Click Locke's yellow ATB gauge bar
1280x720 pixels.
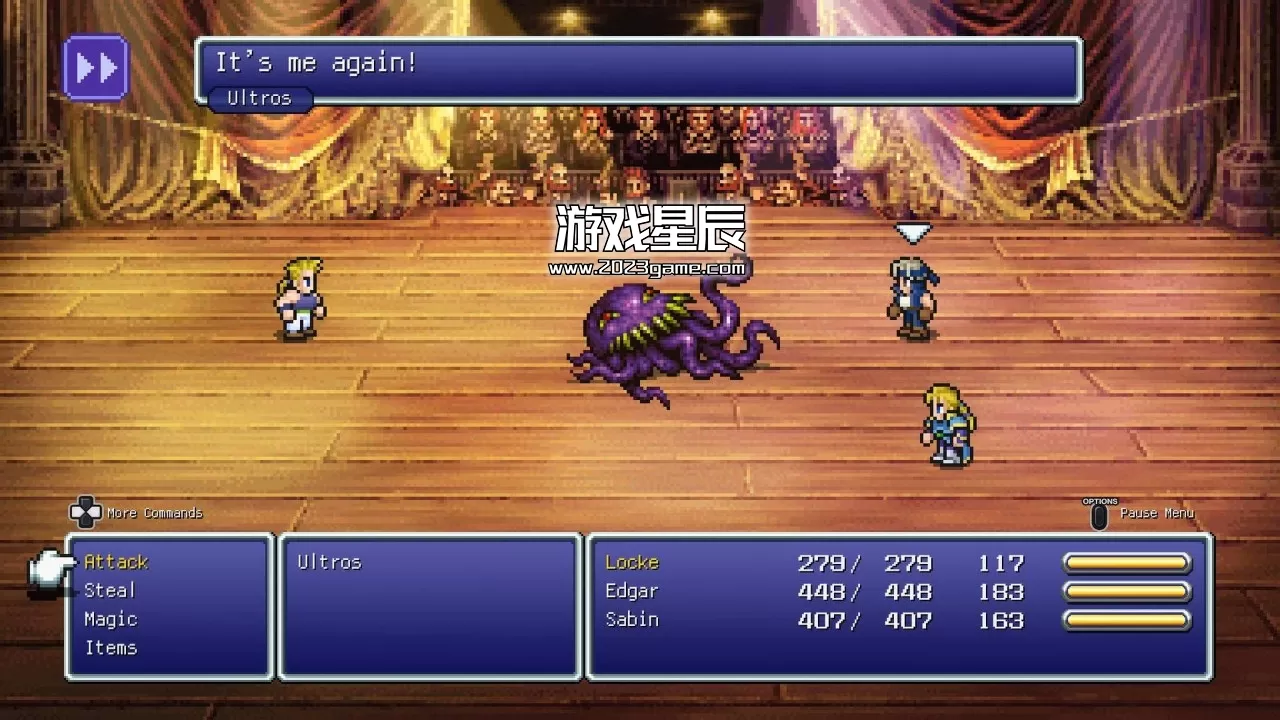(1128, 562)
